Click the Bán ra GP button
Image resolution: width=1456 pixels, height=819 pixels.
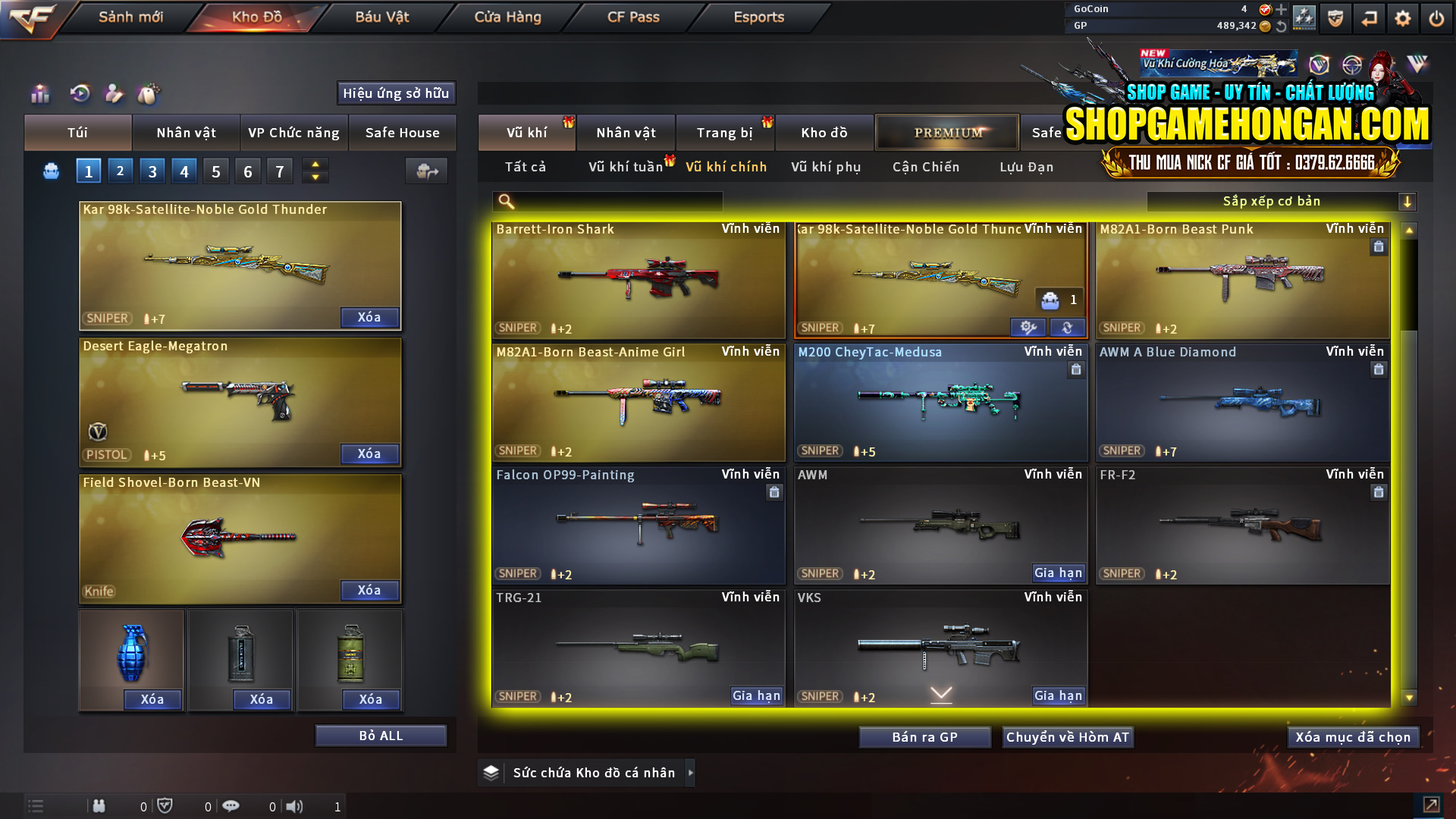(924, 736)
